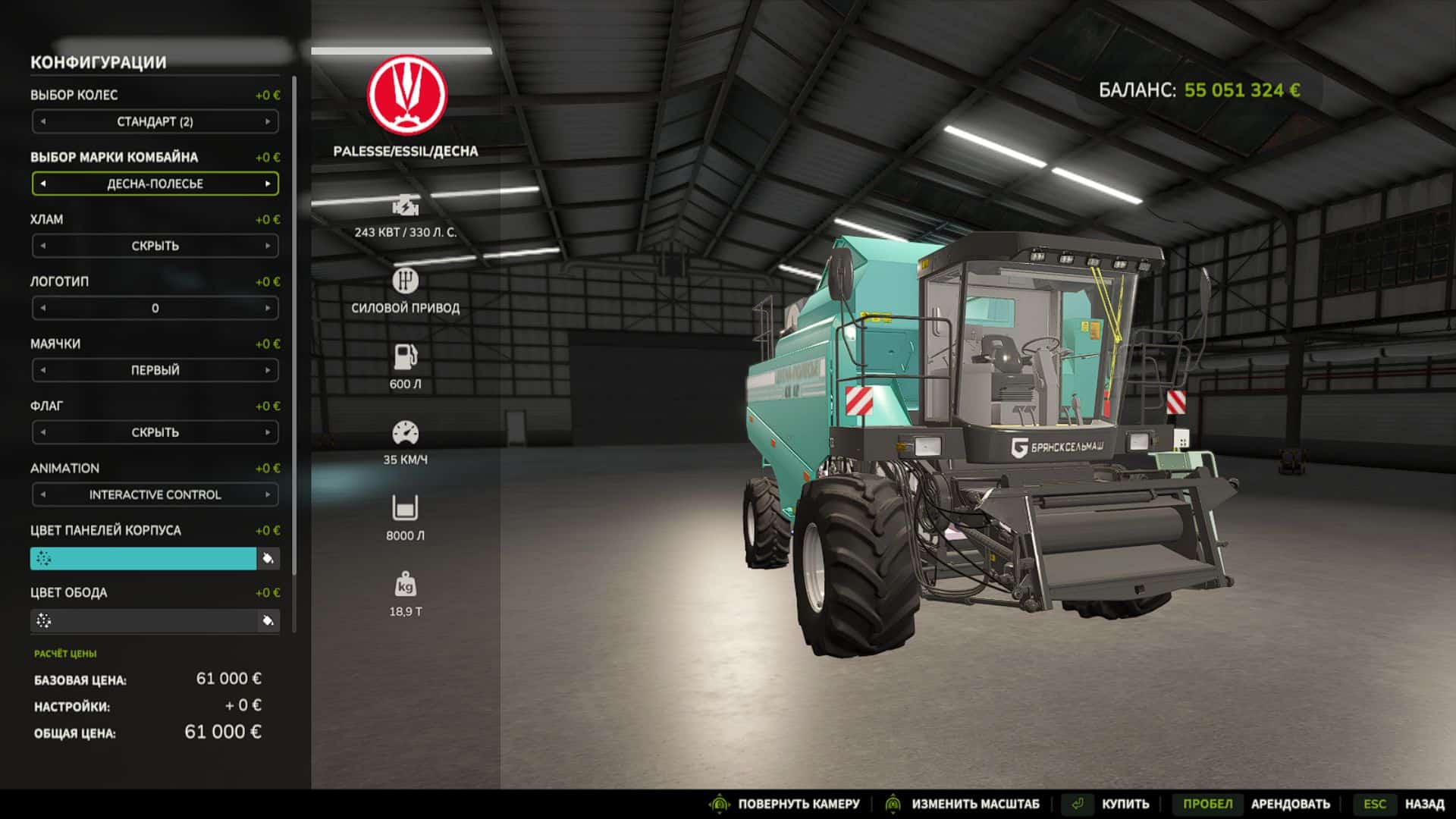
Task: Select previous Хлам option
Action: (x=43, y=246)
